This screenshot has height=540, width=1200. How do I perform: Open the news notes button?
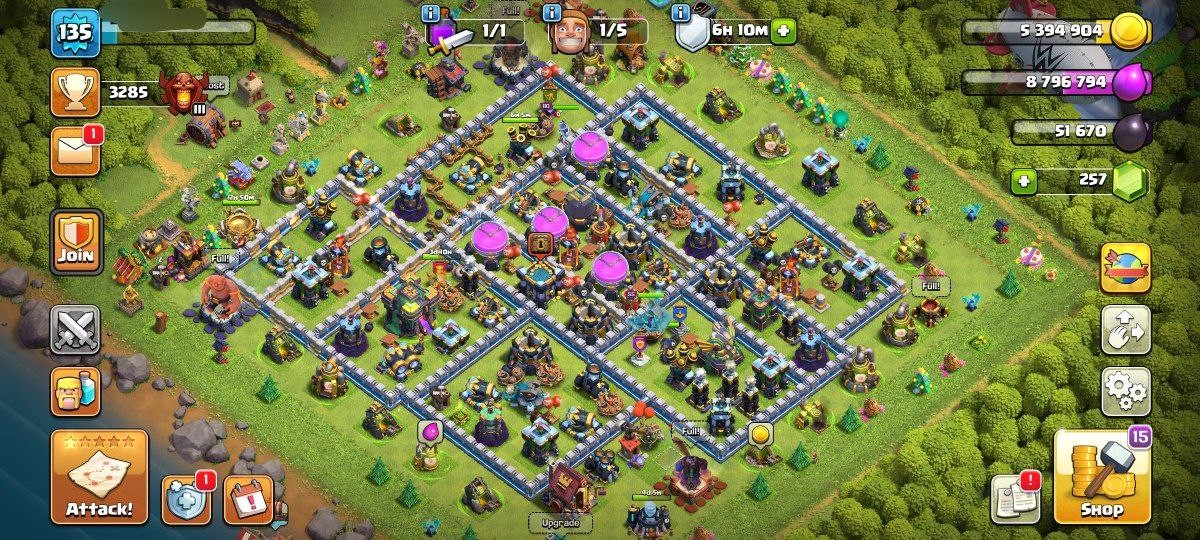[x=1014, y=498]
